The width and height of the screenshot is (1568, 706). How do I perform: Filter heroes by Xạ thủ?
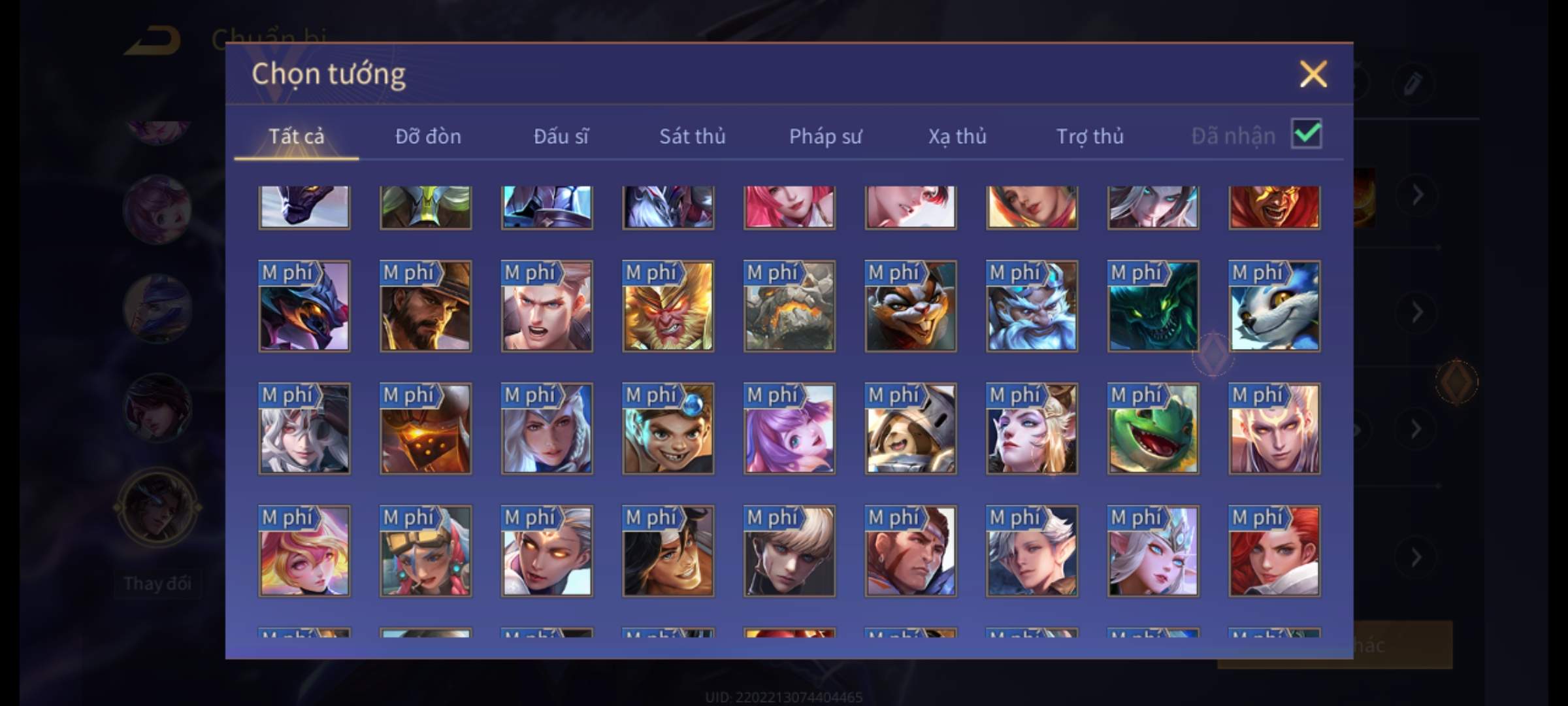[x=957, y=136]
